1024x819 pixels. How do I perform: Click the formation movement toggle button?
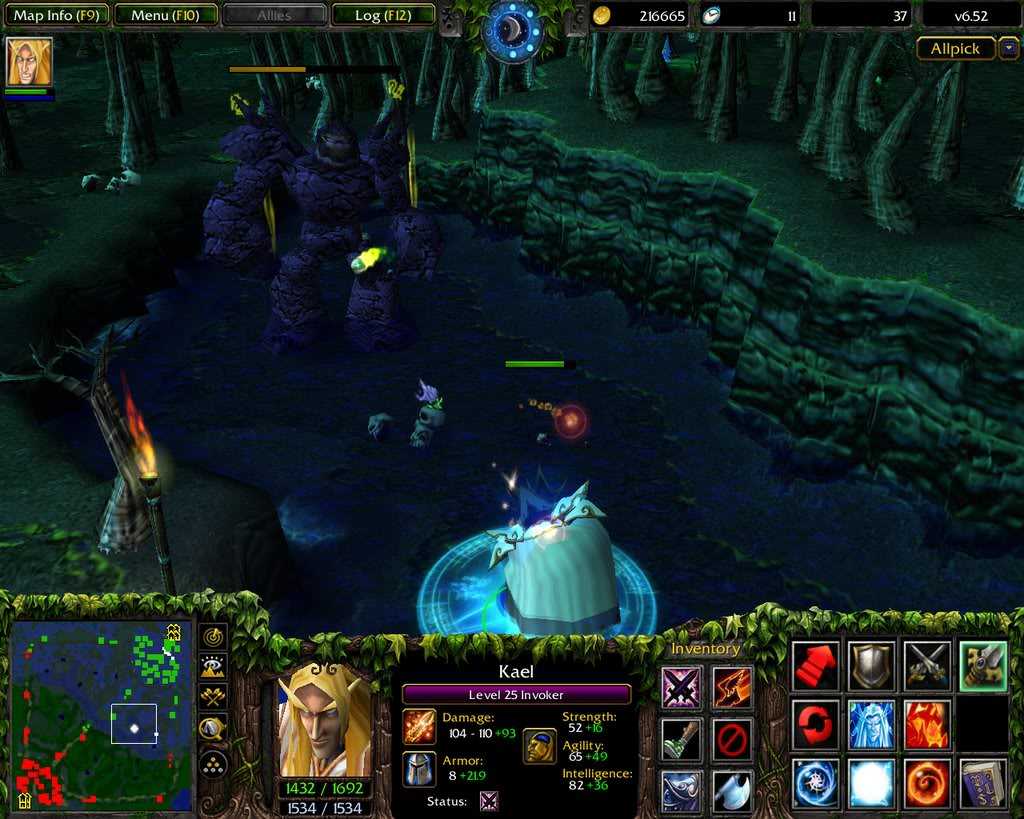coord(213,765)
